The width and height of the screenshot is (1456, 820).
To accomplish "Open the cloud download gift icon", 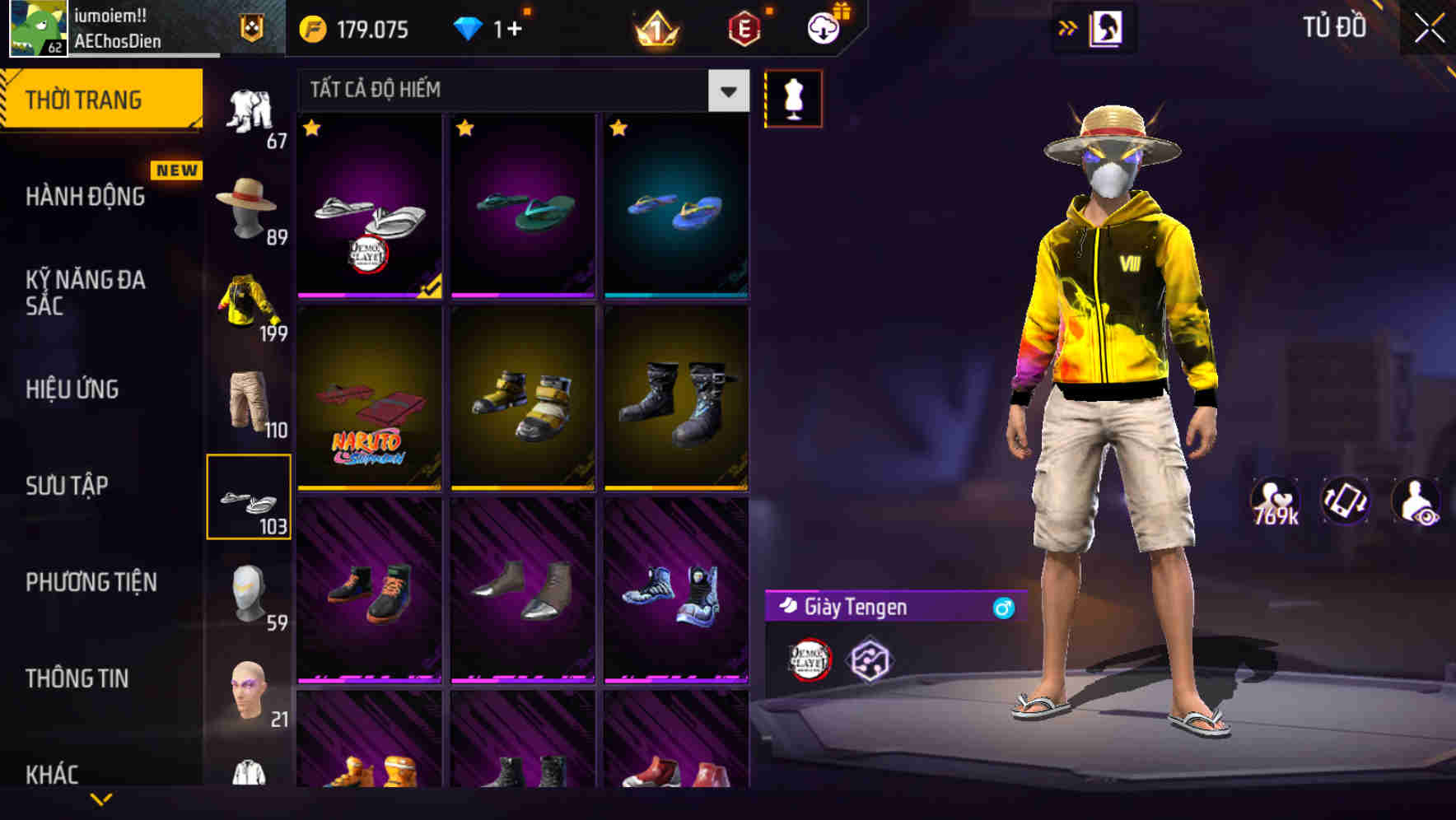I will point(824,27).
